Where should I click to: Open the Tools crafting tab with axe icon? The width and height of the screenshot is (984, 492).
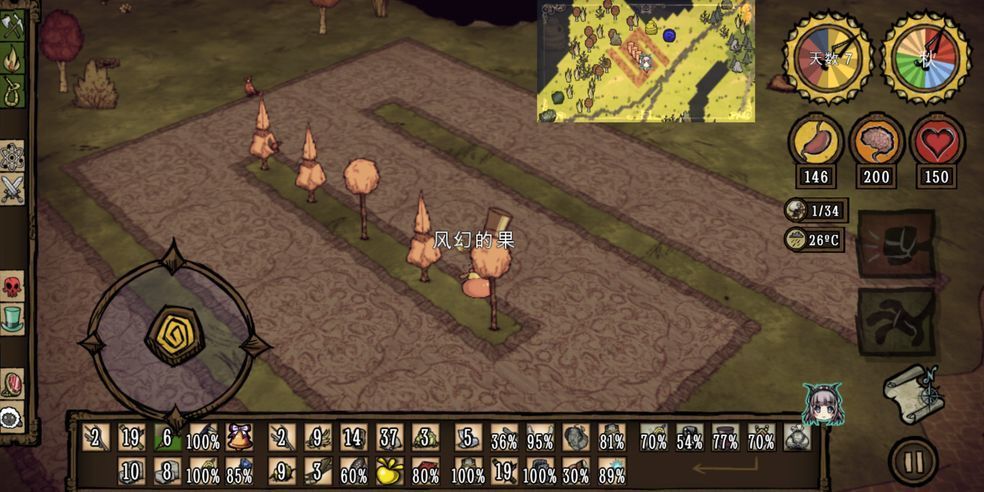point(12,26)
